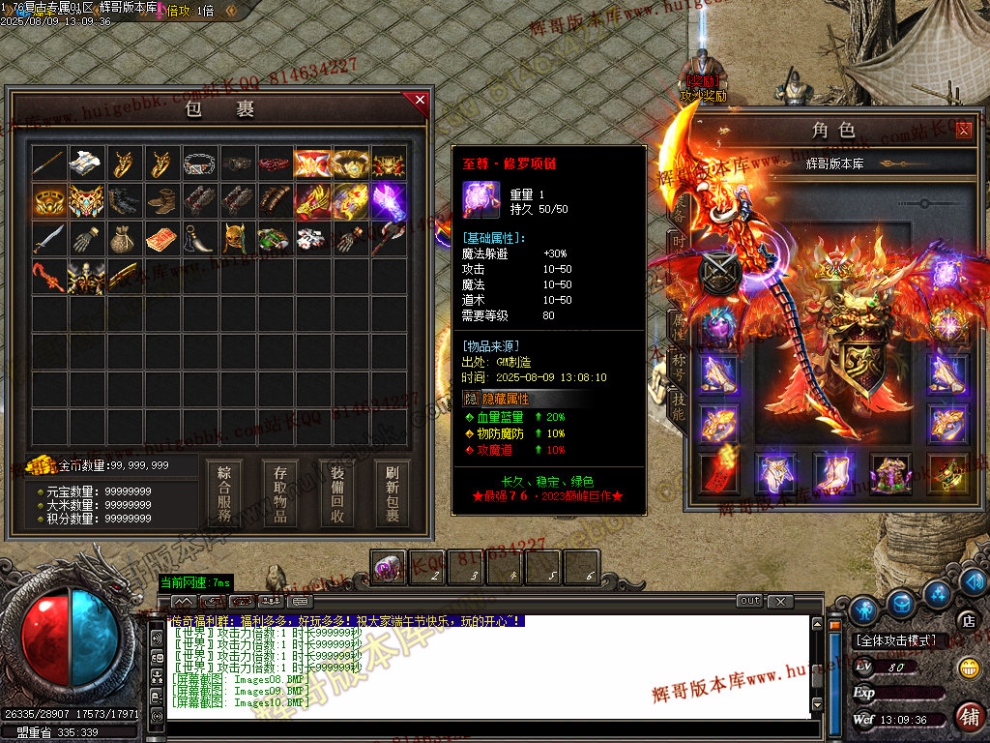Use the item in hotbar slot one
The width and height of the screenshot is (990, 743).
pos(388,567)
